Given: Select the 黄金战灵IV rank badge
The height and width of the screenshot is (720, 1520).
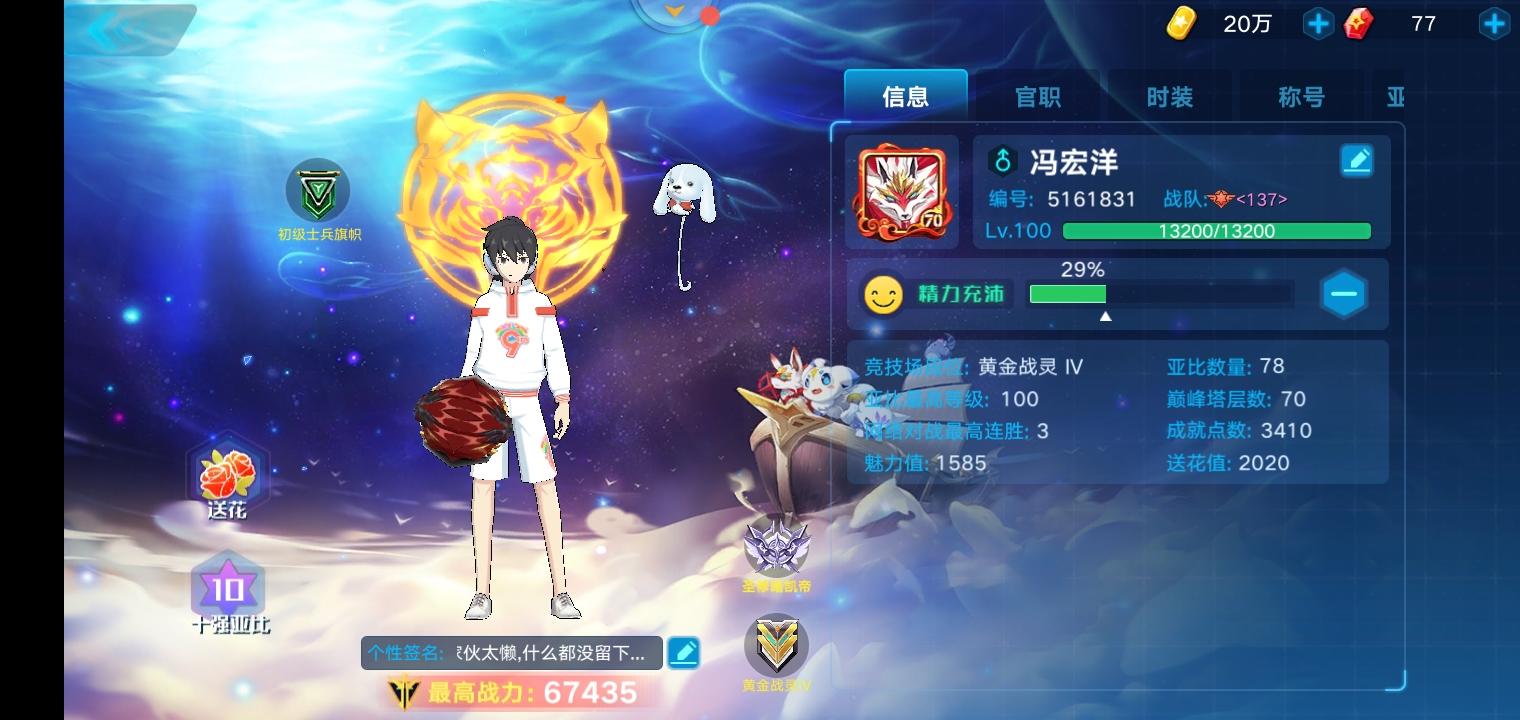Looking at the screenshot, I should click(777, 645).
